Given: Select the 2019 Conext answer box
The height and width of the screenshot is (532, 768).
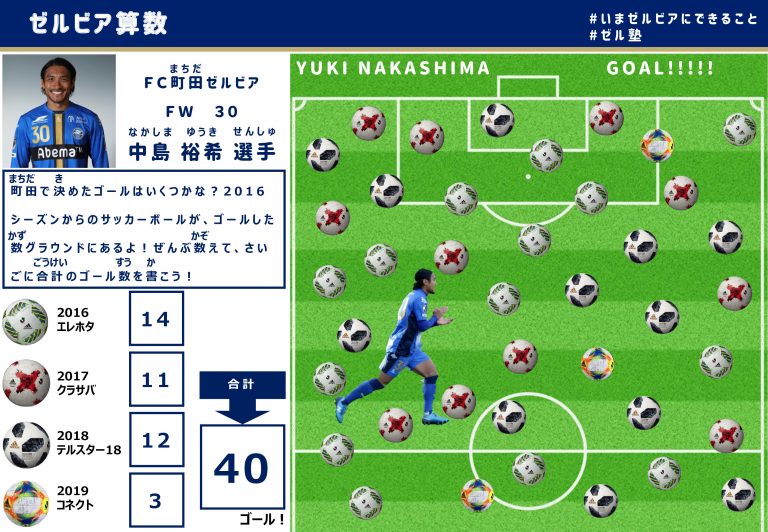Looking at the screenshot, I should pos(156,499).
